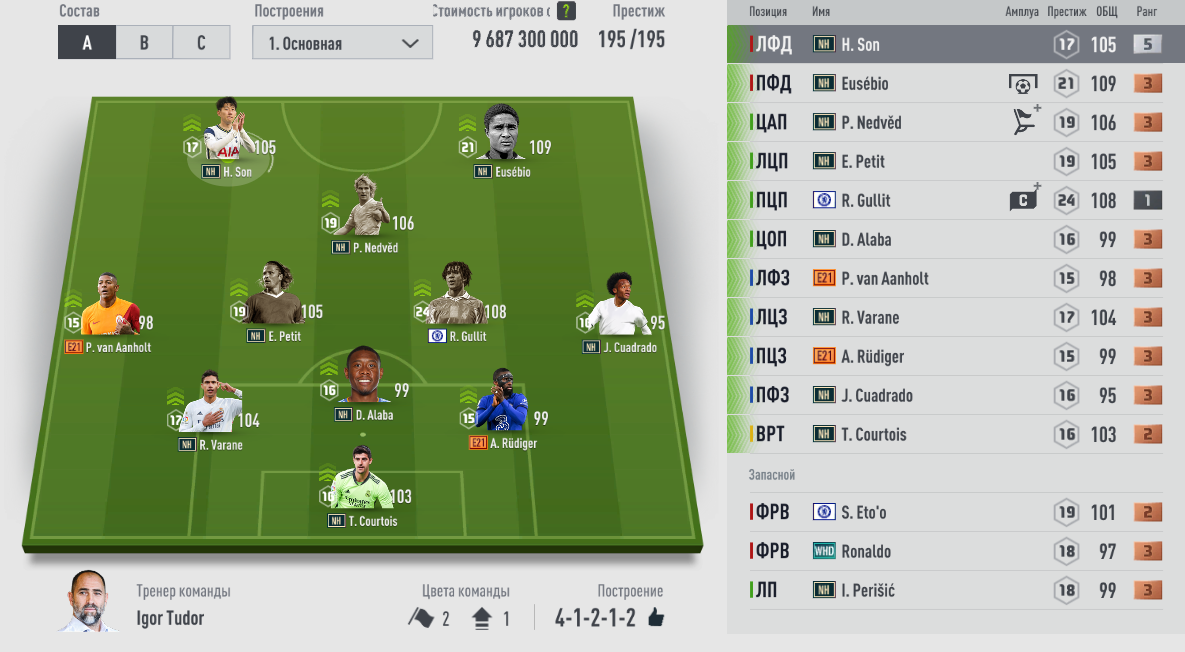
Task: Select the E. Petit row in the list
Action: click(x=955, y=161)
